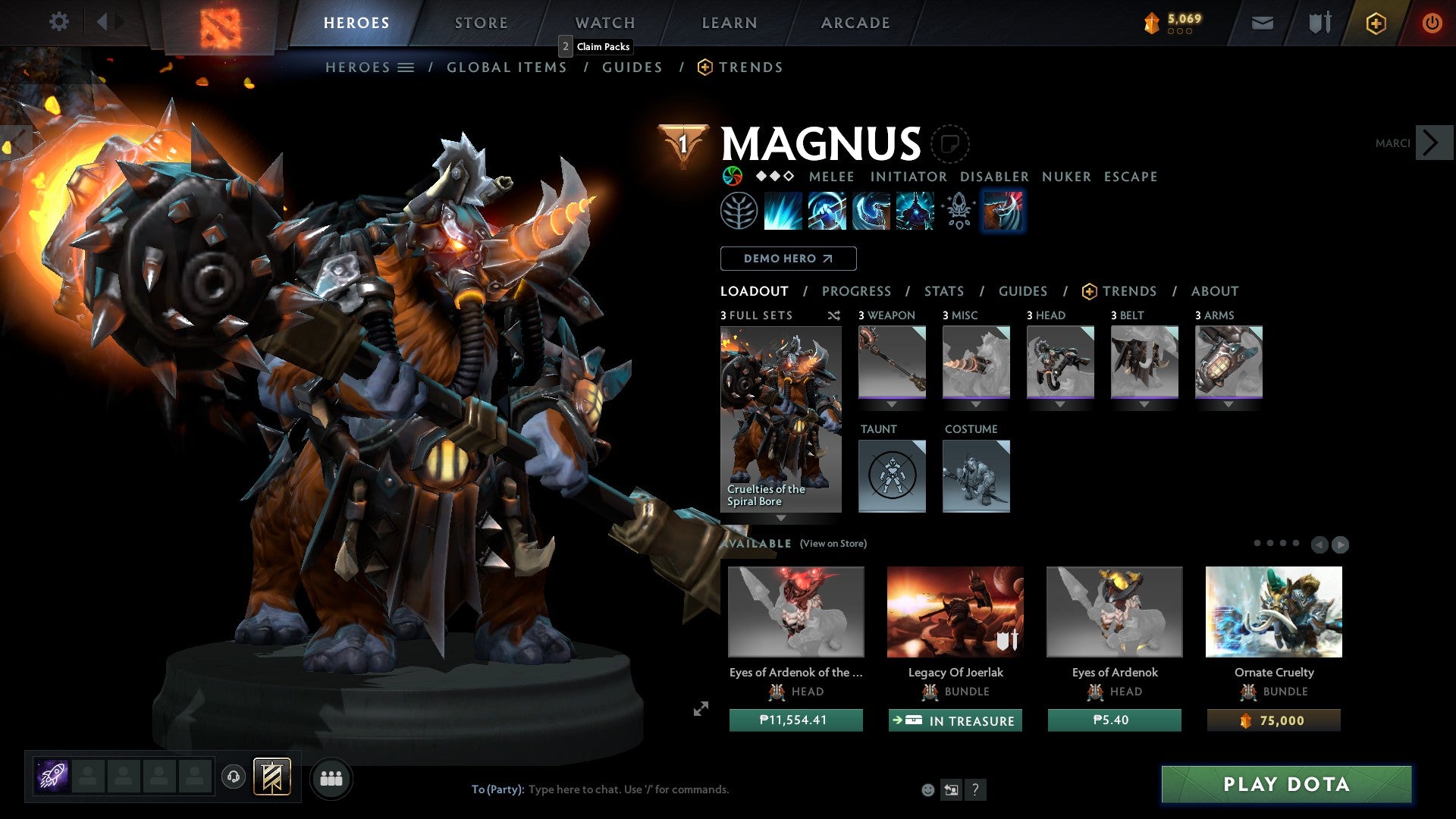1456x819 pixels.
Task: Open the PROGRESS tab in hero loadout
Action: pyautogui.click(x=857, y=291)
